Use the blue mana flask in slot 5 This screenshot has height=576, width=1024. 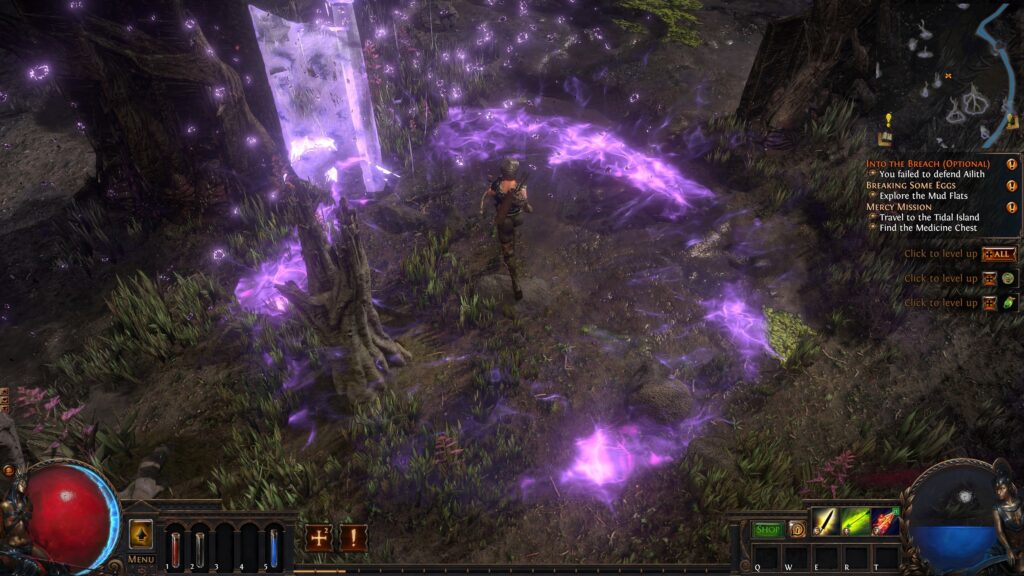click(x=274, y=546)
